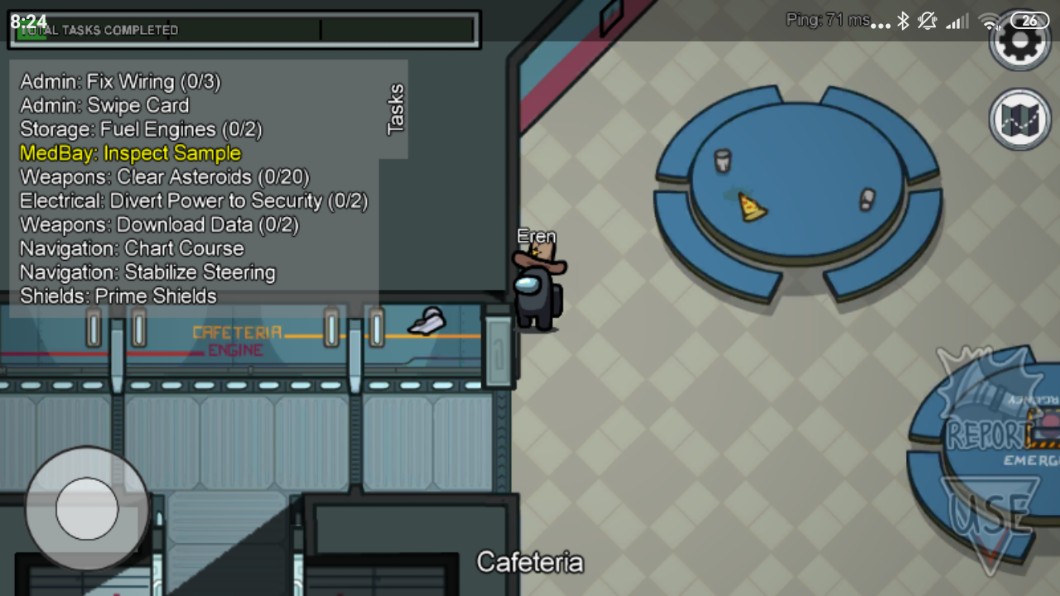Select the Admin: Swipe Card task
The height and width of the screenshot is (596, 1060).
click(104, 105)
